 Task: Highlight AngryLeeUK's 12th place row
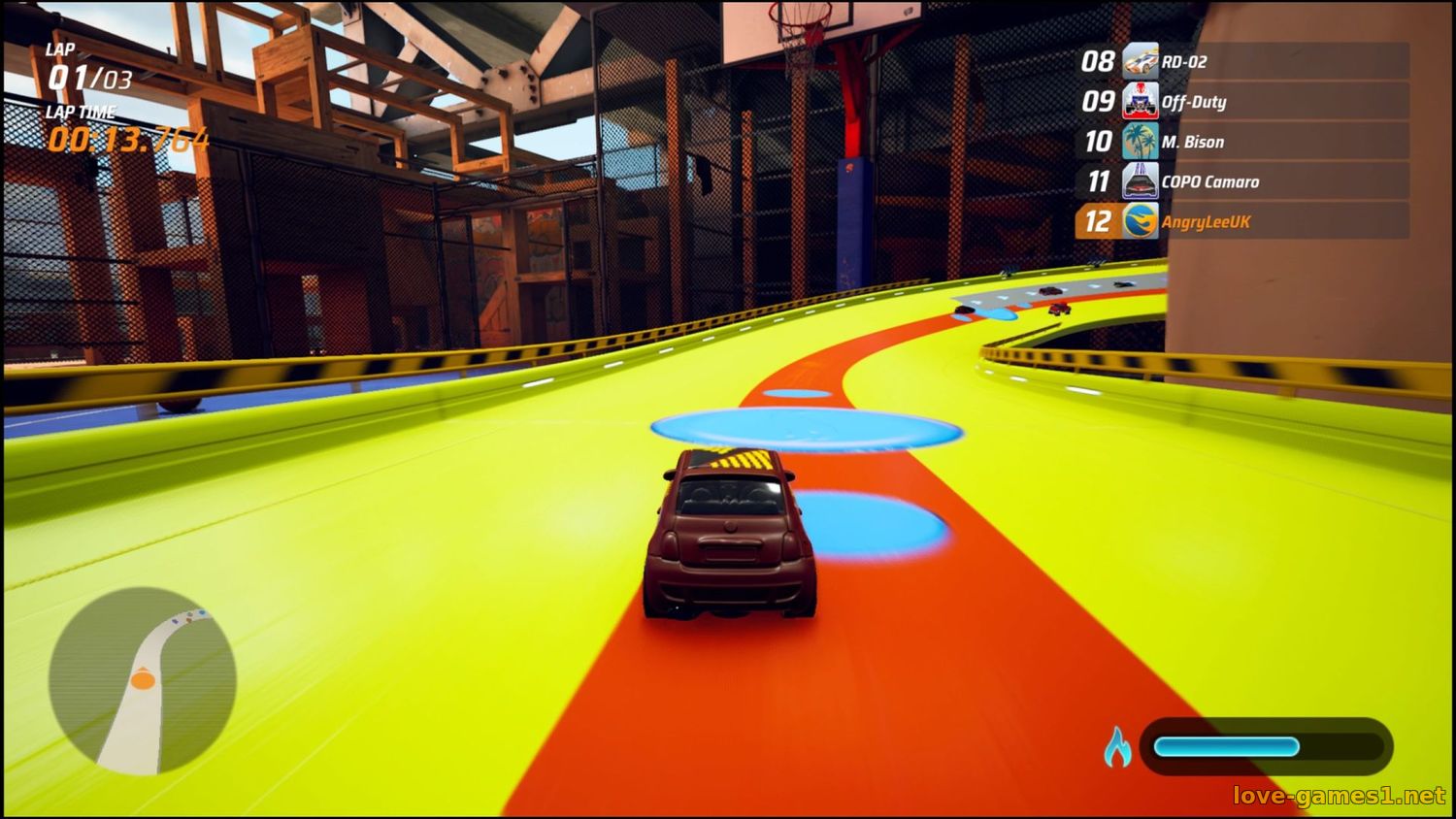pyautogui.click(x=1242, y=221)
